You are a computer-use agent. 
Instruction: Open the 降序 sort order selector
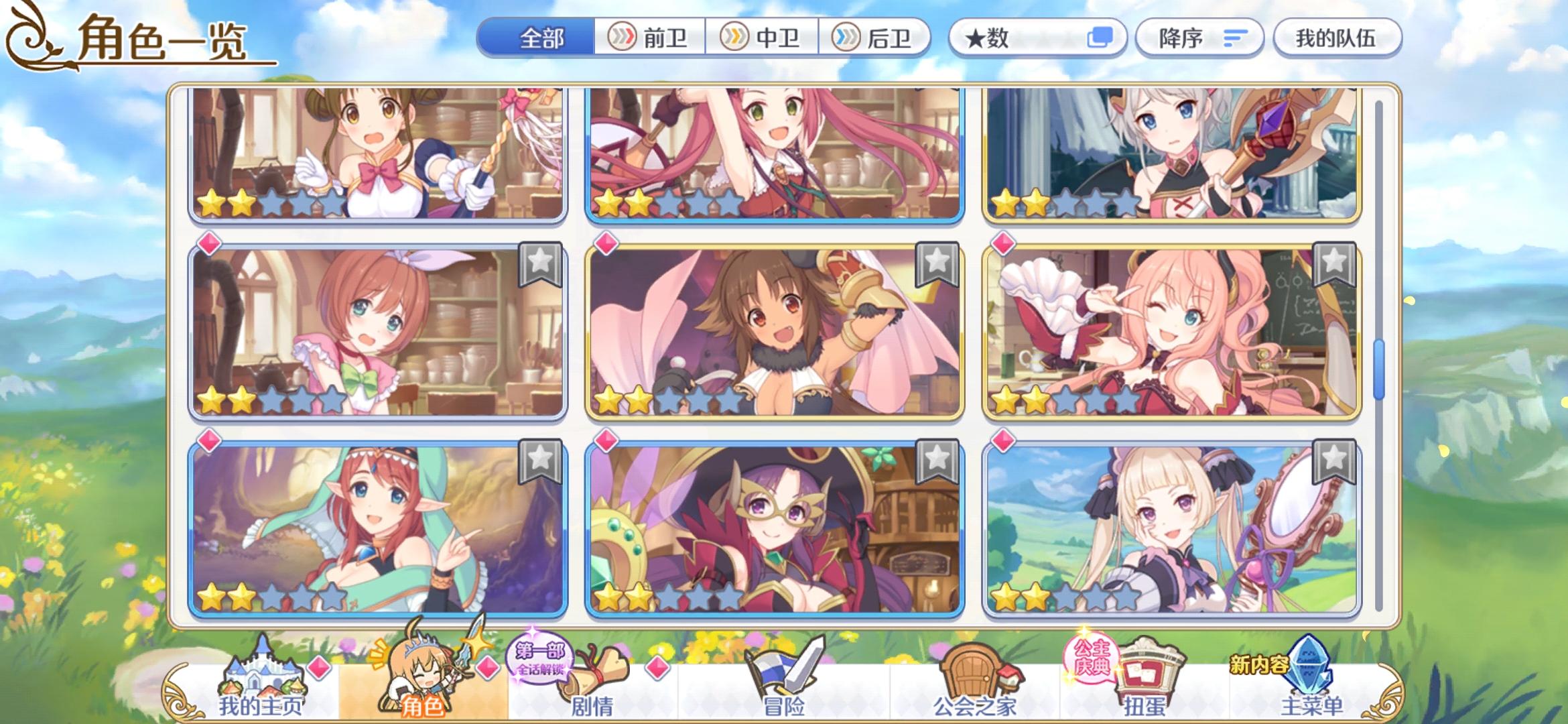pyautogui.click(x=1199, y=38)
